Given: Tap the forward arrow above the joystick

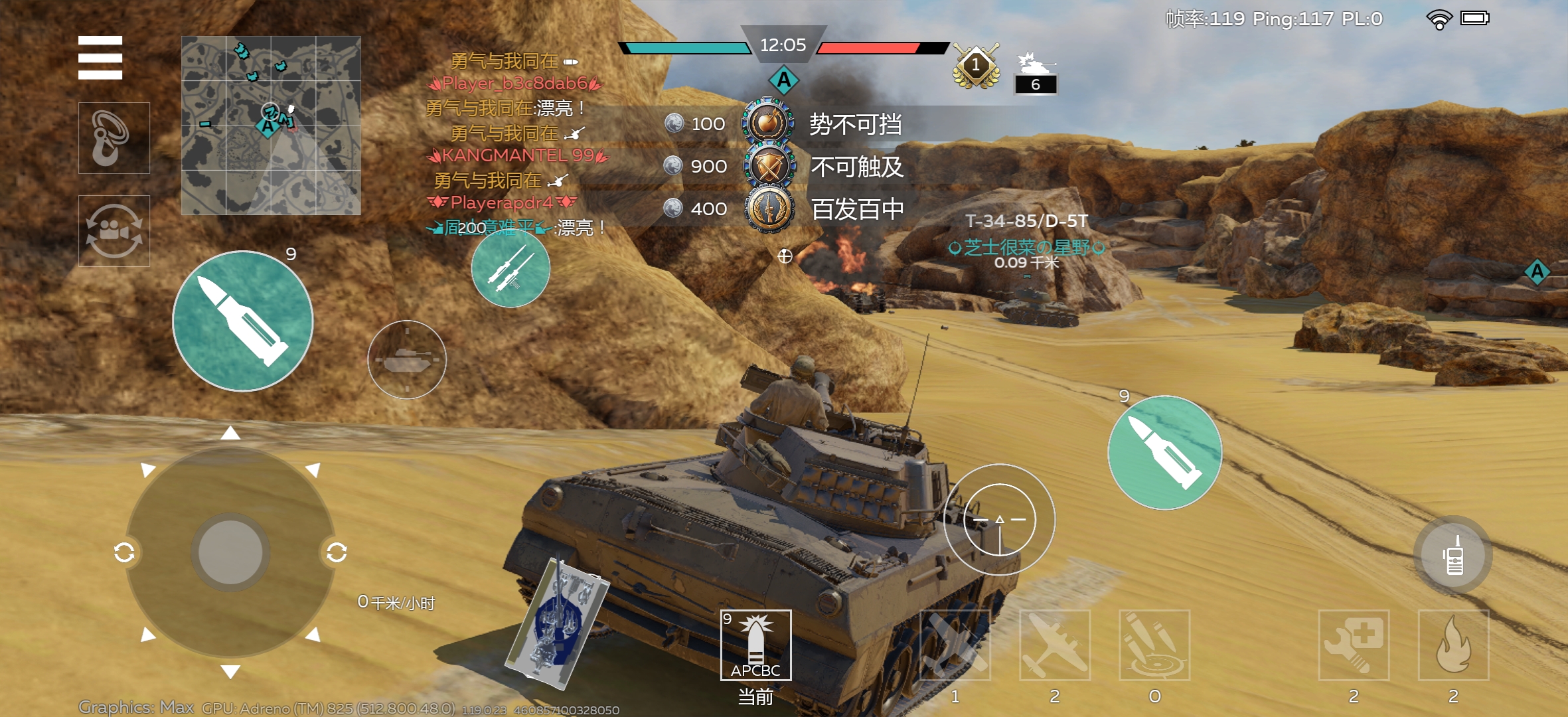Looking at the screenshot, I should 230,434.
